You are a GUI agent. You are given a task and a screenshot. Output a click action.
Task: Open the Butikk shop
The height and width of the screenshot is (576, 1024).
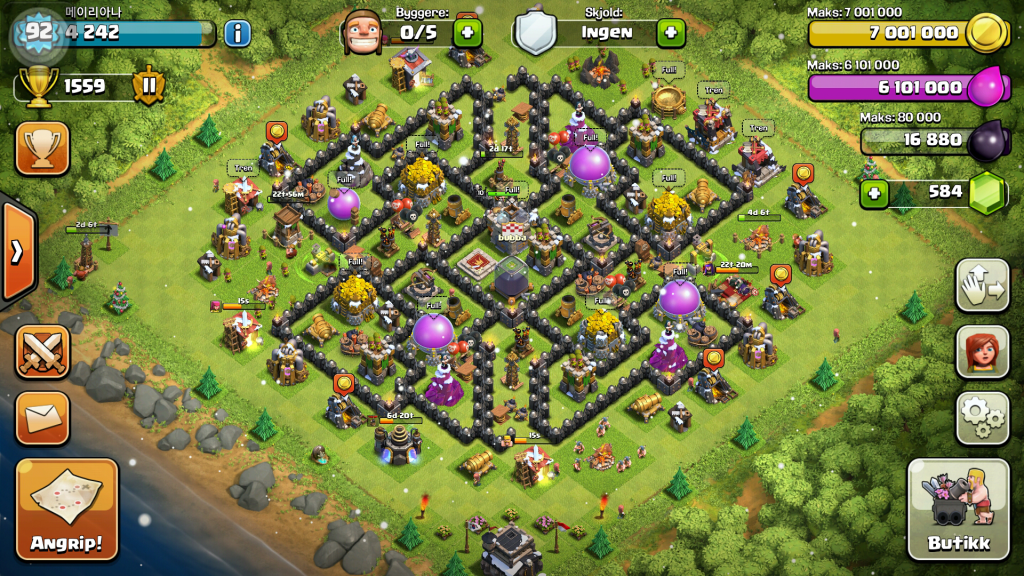[x=959, y=509]
